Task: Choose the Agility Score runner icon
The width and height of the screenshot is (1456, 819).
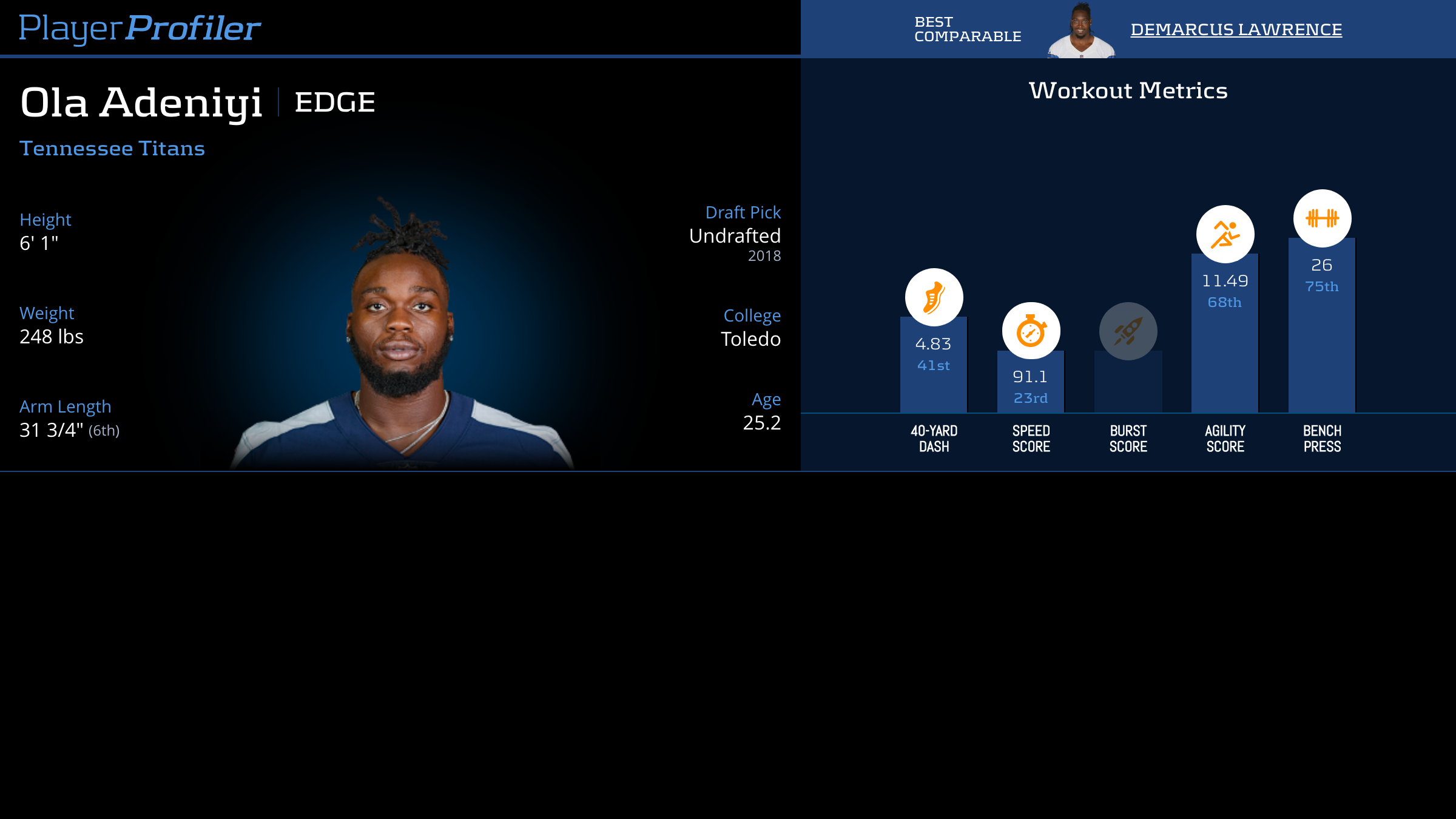Action: (1225, 234)
